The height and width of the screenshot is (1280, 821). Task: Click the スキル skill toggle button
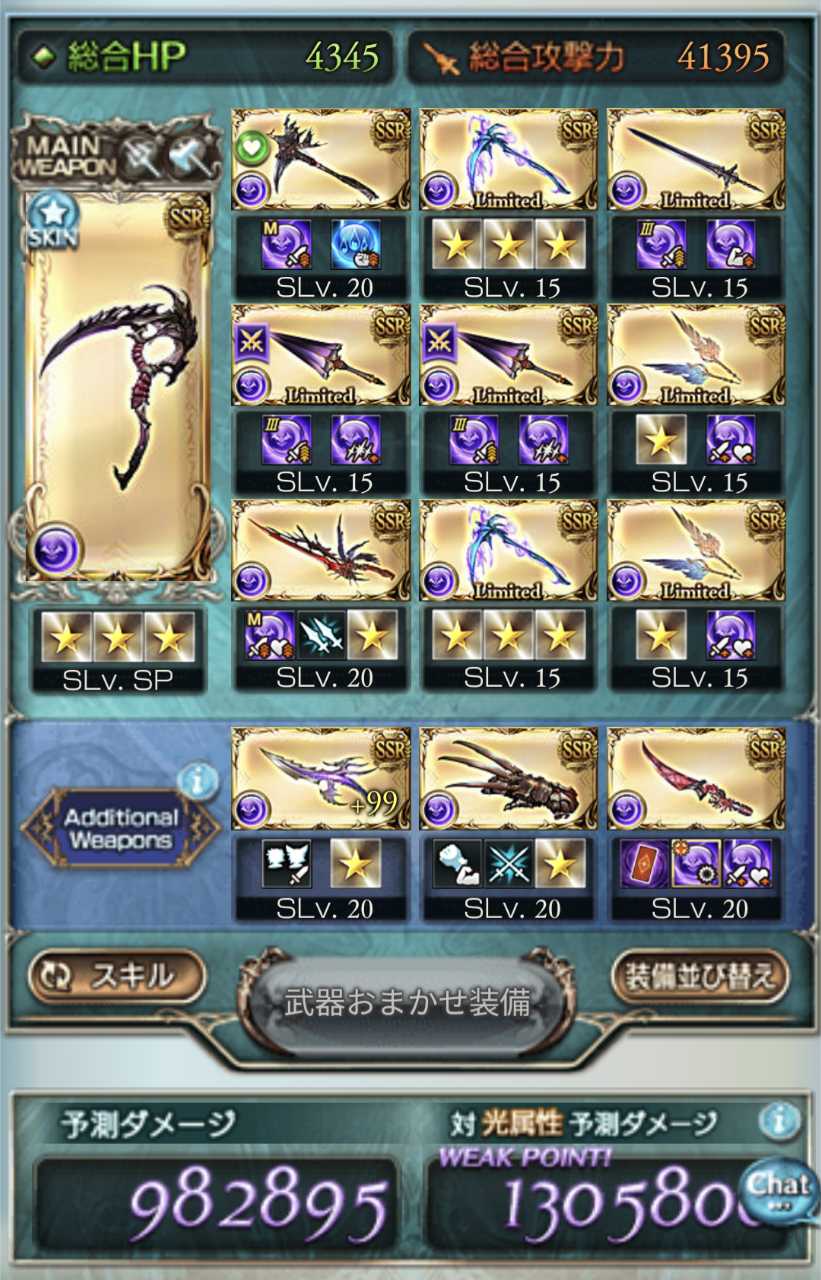pyautogui.click(x=117, y=976)
